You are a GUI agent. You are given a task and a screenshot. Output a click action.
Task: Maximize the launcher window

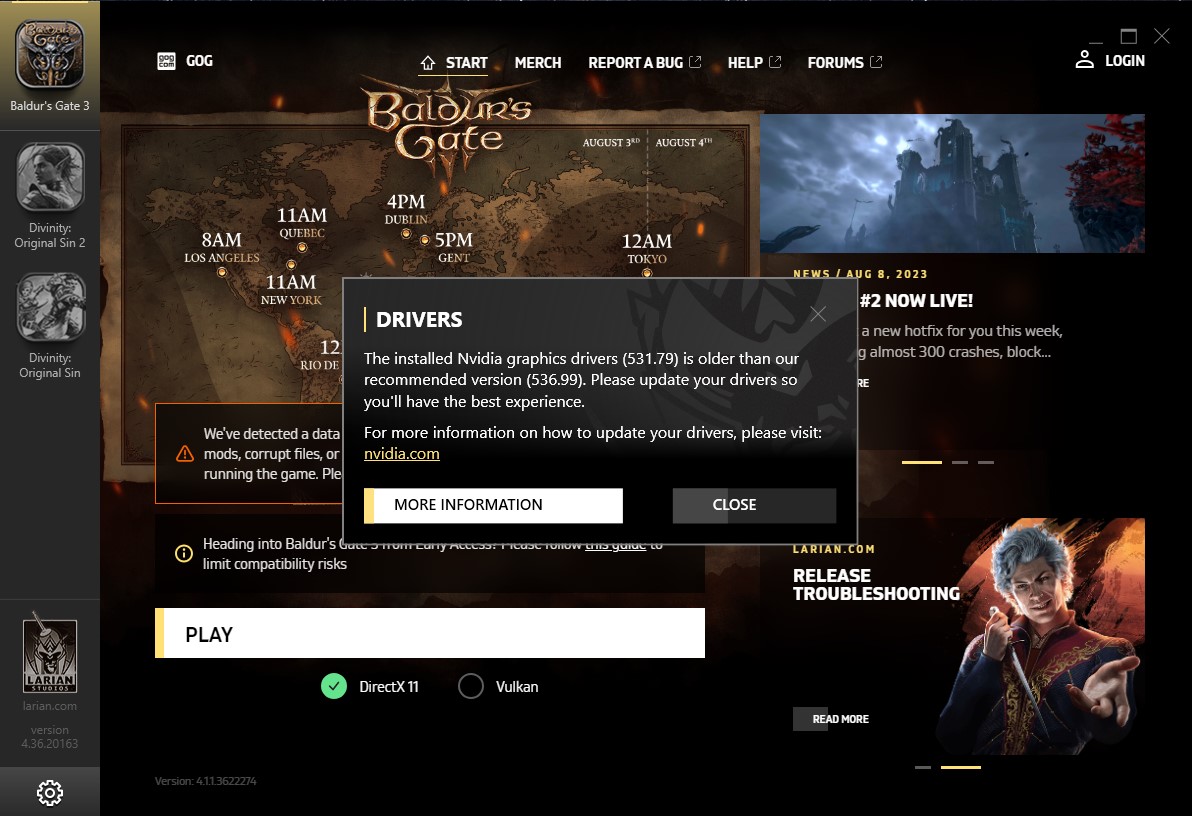(x=1128, y=36)
